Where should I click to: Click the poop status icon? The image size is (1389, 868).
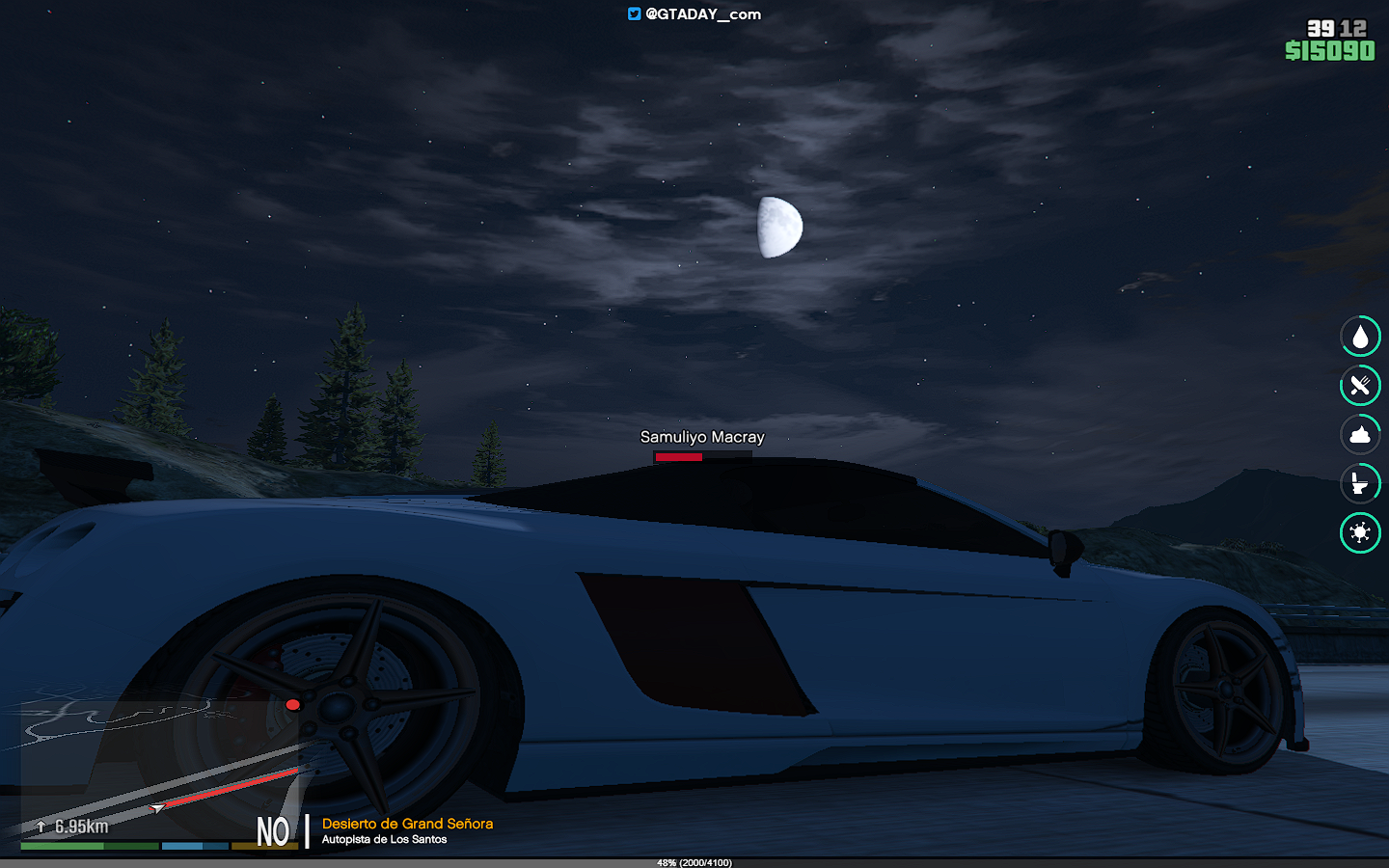pyautogui.click(x=1360, y=435)
